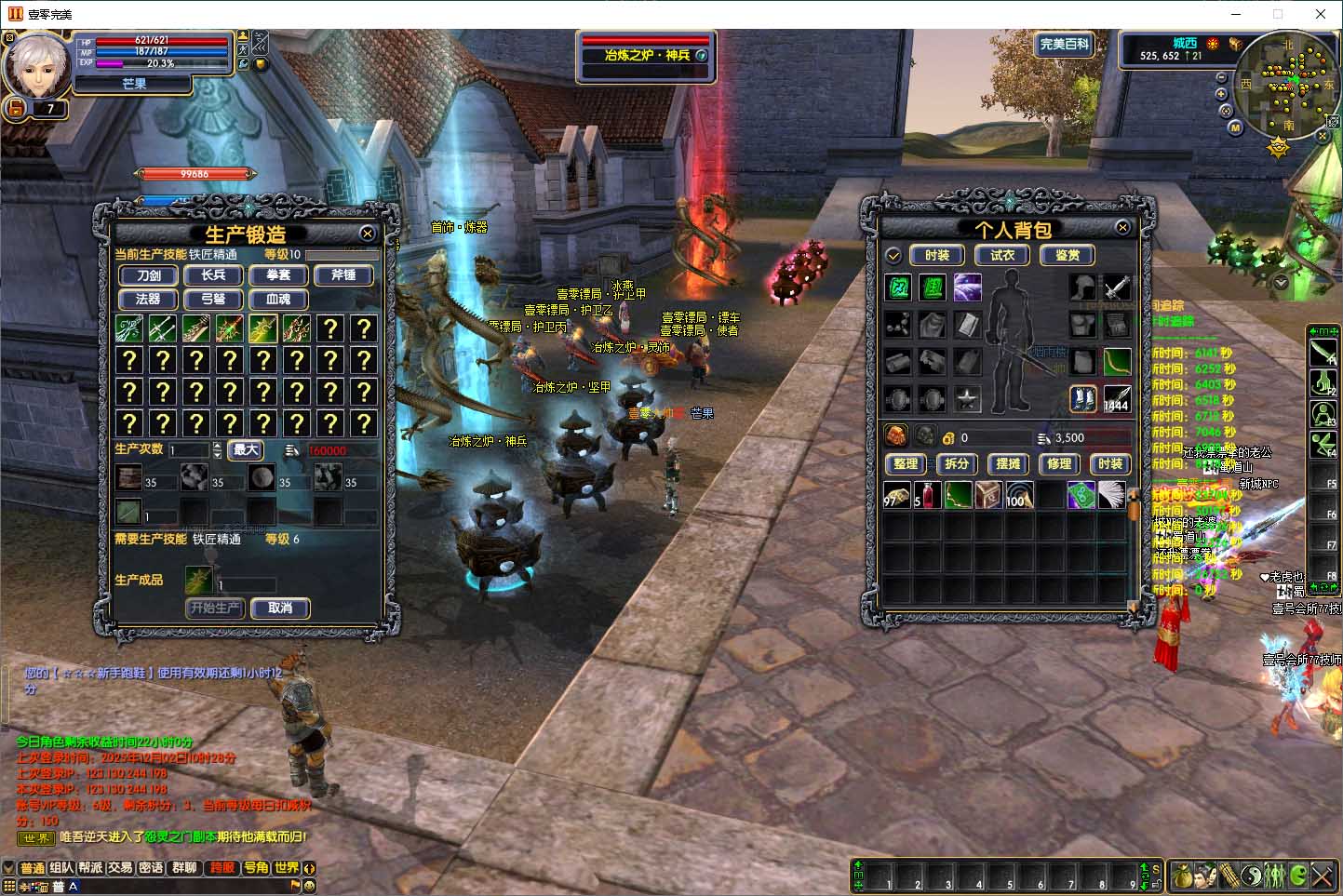Open the 血魂 crafting category

point(278,300)
